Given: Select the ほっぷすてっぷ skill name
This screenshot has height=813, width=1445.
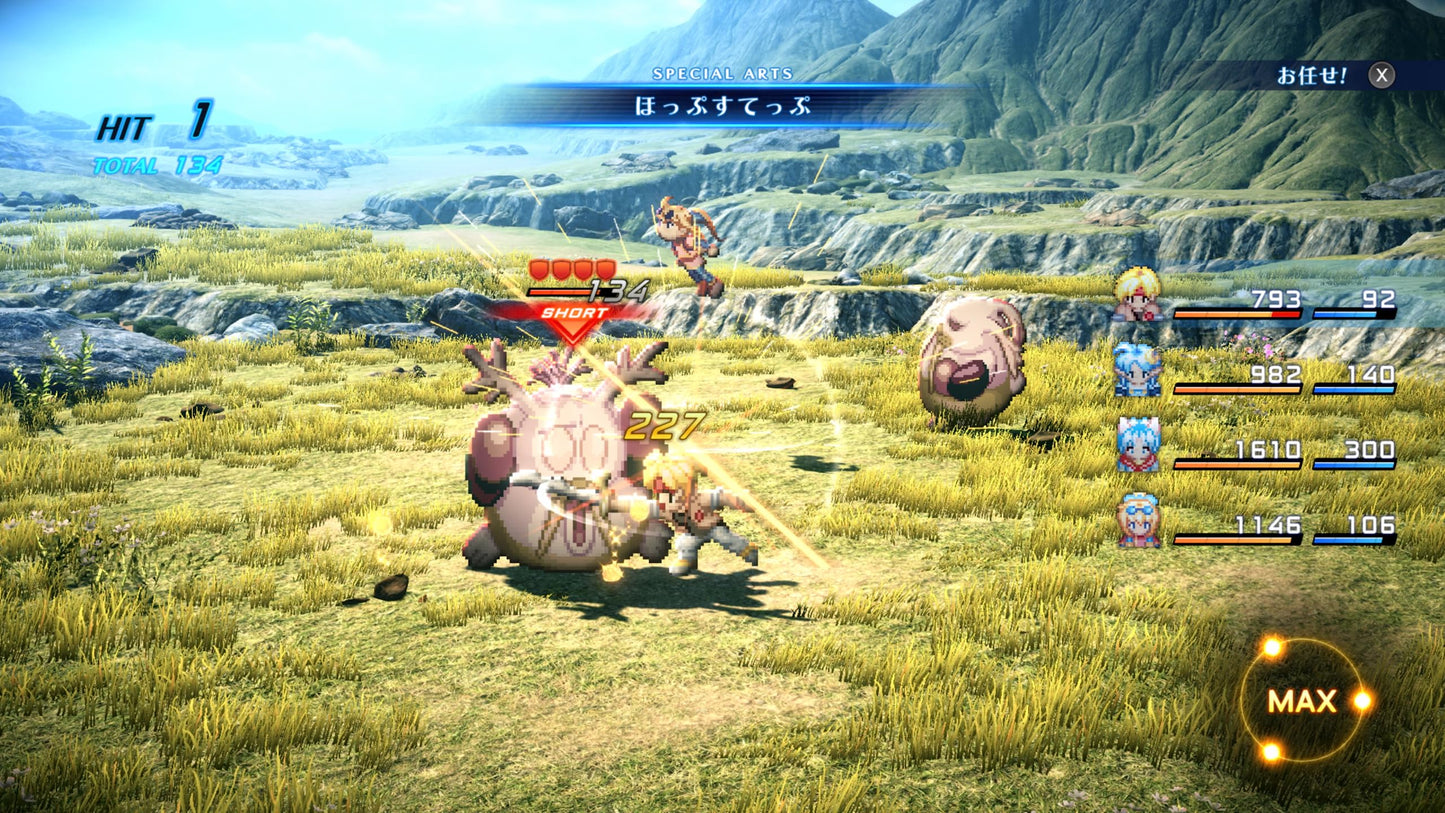Looking at the screenshot, I should pyautogui.click(x=722, y=103).
